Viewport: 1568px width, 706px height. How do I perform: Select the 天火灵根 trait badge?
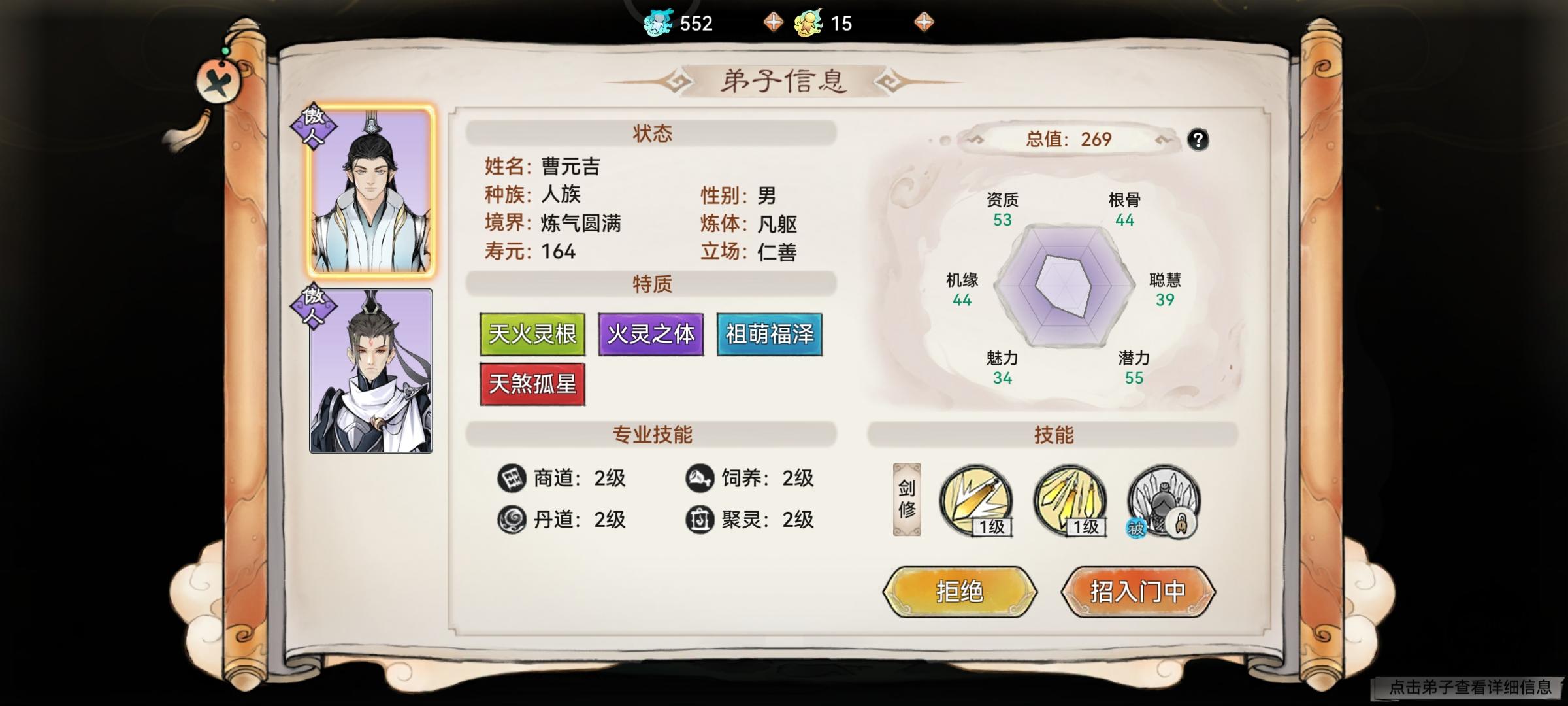point(532,334)
